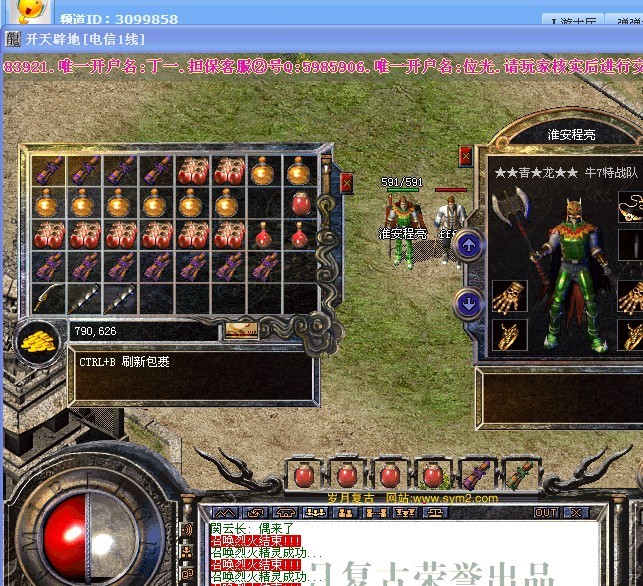Select the equipped necklace slot
The image size is (643, 586).
pos(632,206)
